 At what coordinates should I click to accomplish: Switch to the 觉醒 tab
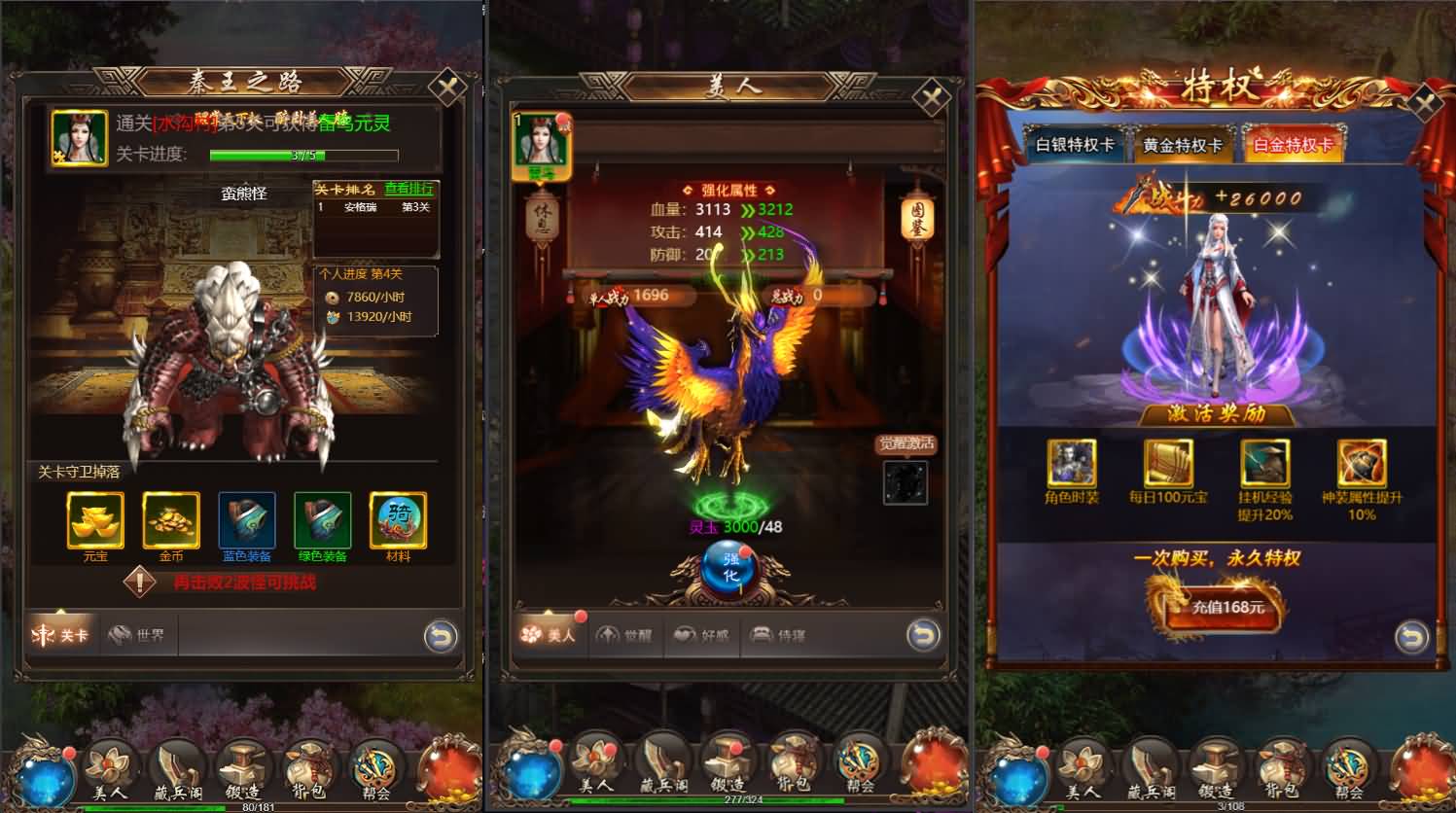pyautogui.click(x=625, y=636)
